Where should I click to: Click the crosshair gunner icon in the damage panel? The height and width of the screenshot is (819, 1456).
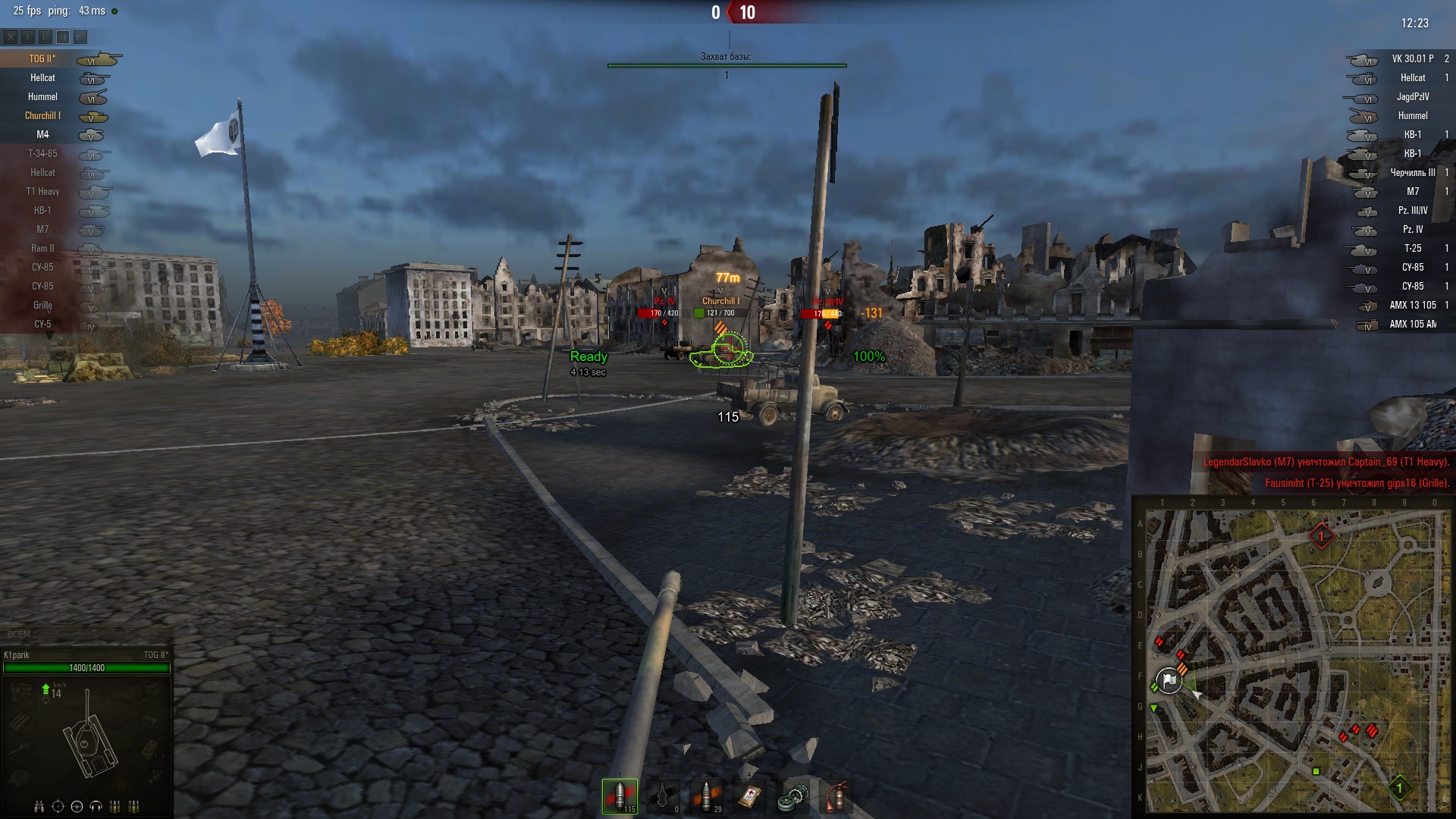pyautogui.click(x=58, y=806)
